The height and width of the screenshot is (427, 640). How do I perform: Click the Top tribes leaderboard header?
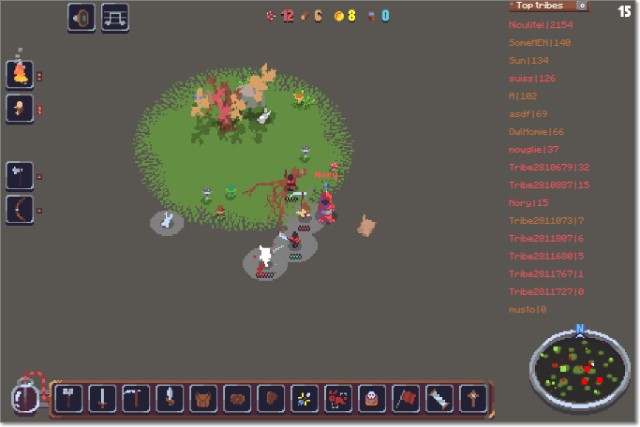click(544, 6)
